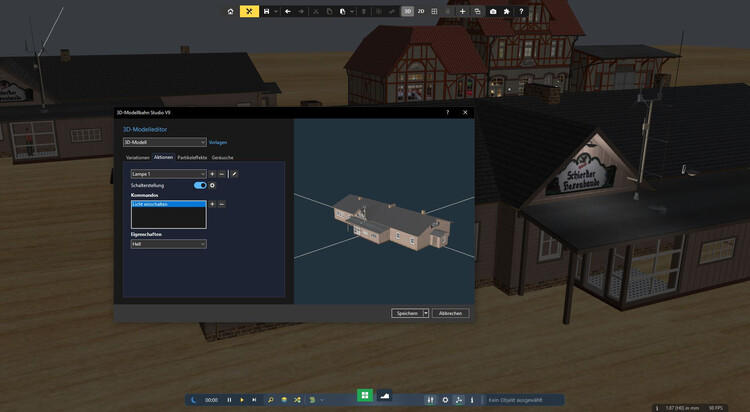Open the green grid catalog button

pos(366,396)
